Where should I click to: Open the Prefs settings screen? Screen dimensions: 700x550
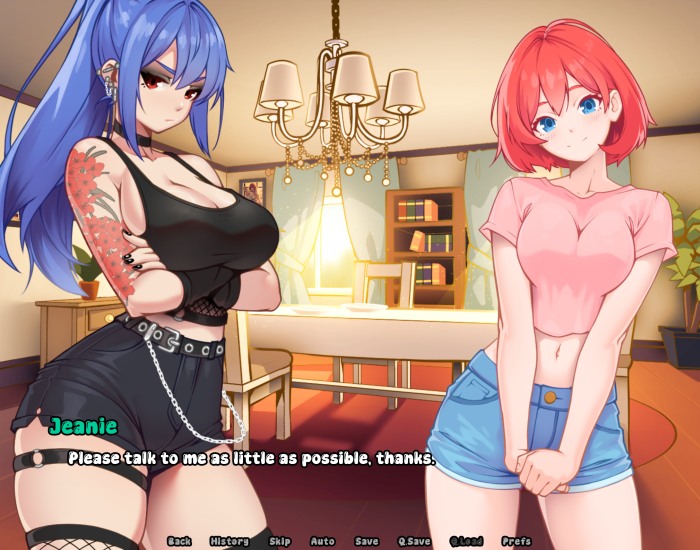coord(516,541)
